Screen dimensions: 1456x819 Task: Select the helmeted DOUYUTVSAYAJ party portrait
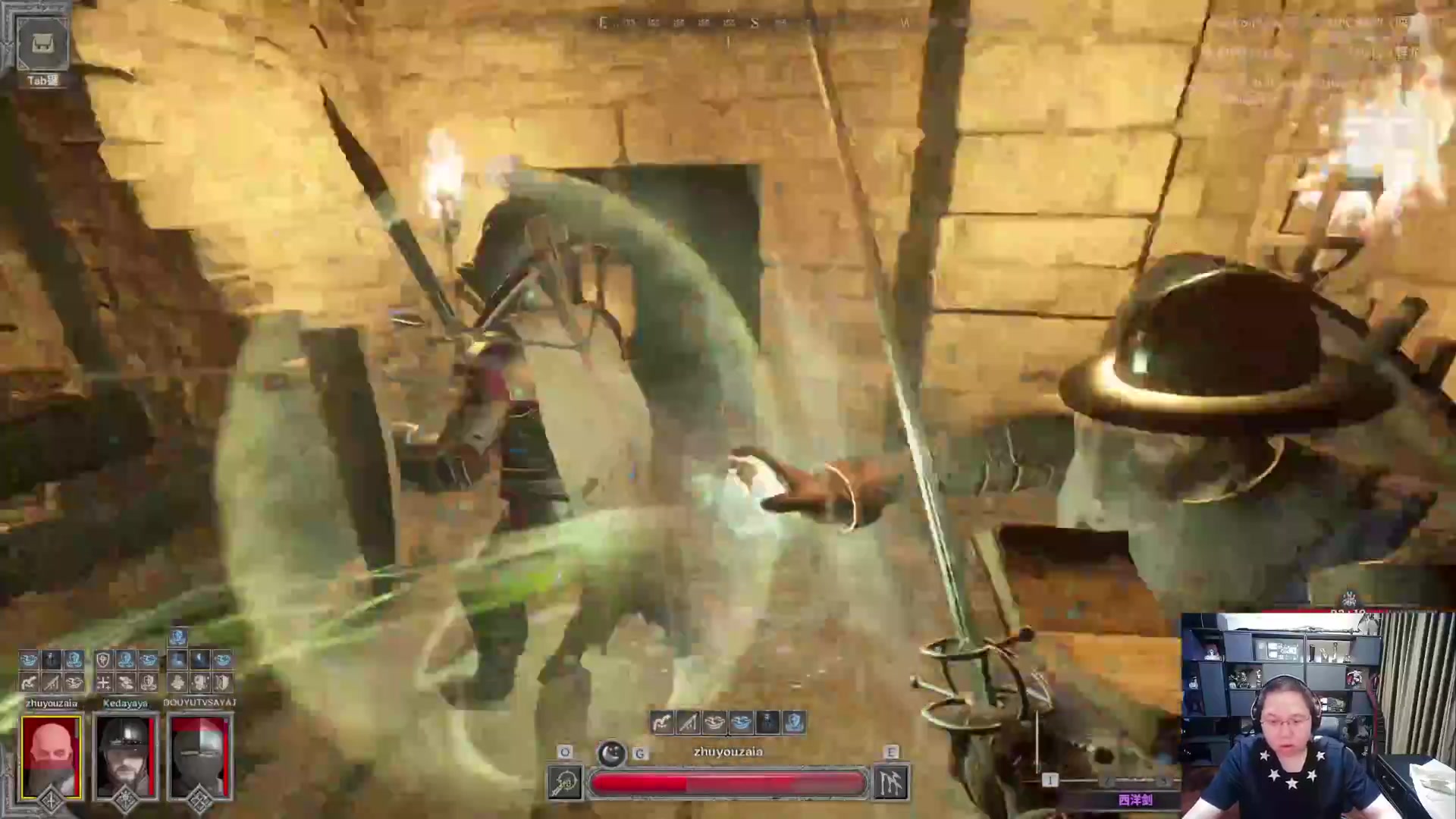(x=199, y=757)
